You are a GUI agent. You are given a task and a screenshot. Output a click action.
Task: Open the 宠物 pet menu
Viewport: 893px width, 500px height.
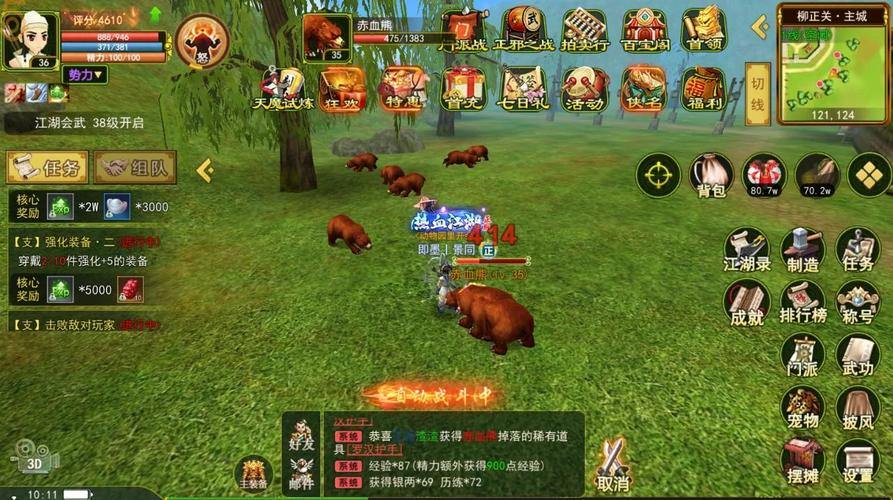[x=802, y=408]
